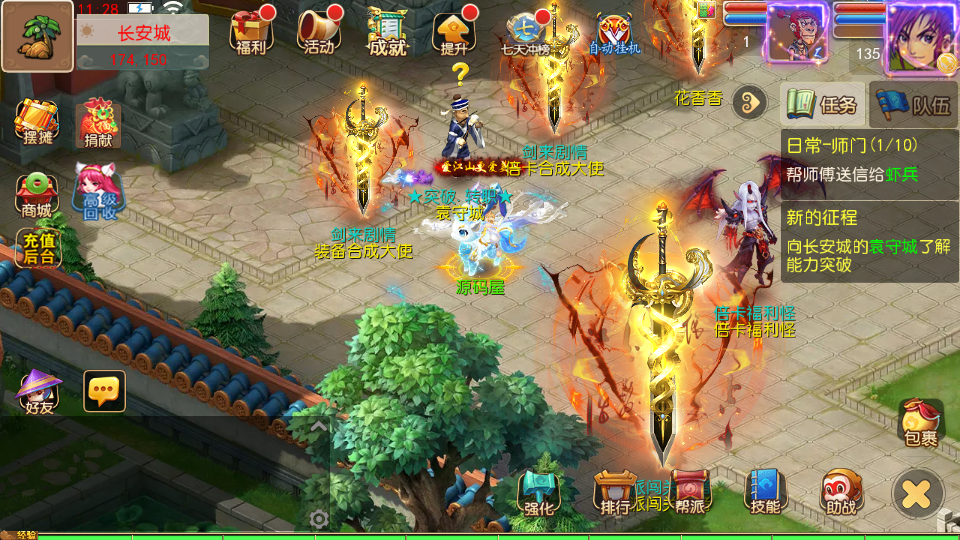Close the bottom menu with the X button
This screenshot has height=540, width=960.
click(x=917, y=493)
